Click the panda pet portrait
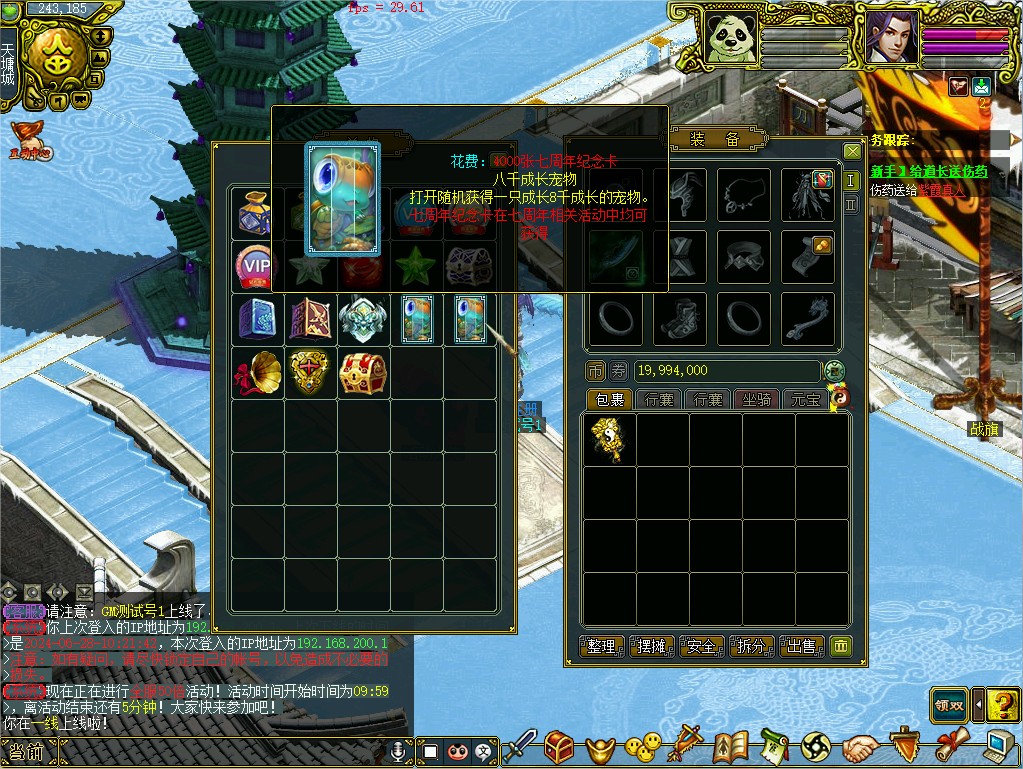The height and width of the screenshot is (769, 1023). pyautogui.click(x=730, y=39)
